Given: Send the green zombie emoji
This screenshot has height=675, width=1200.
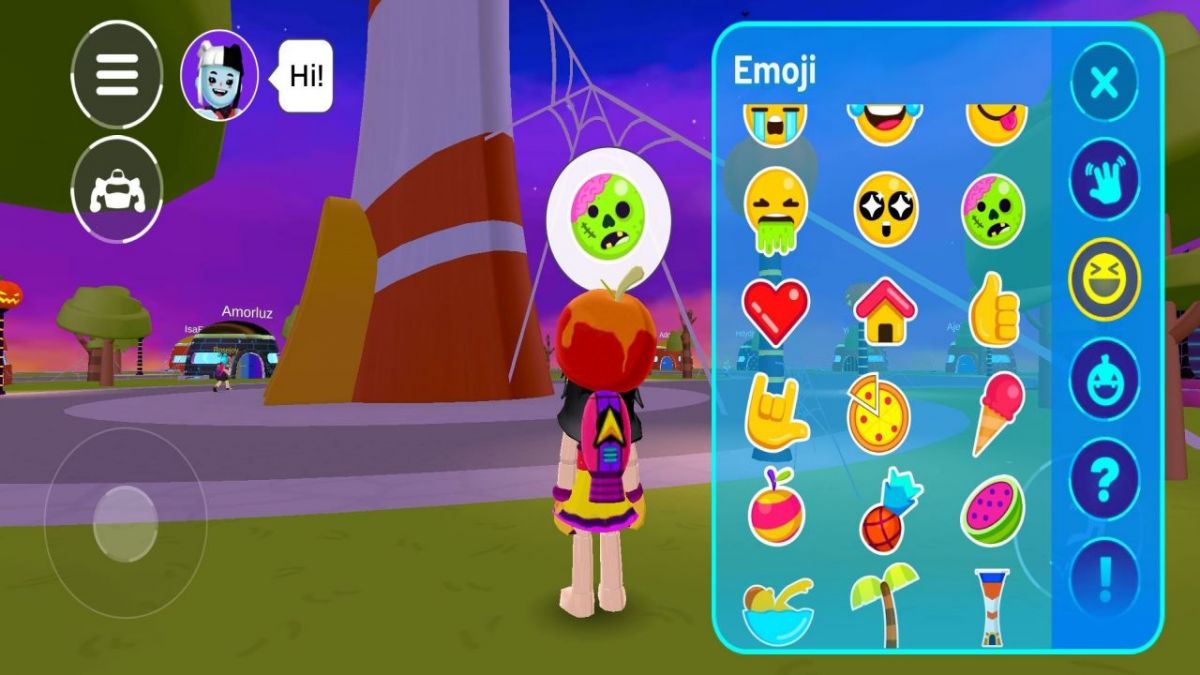Looking at the screenshot, I should [992, 210].
